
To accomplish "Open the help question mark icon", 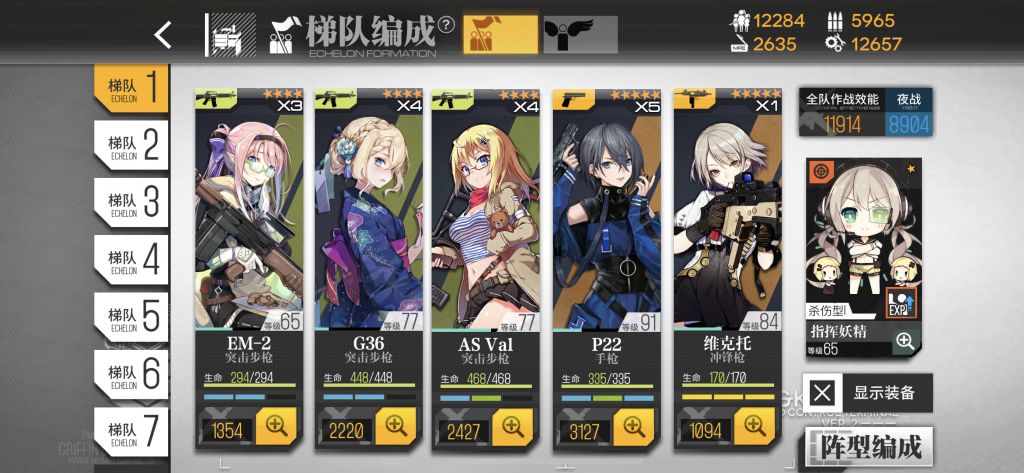I will [446, 24].
